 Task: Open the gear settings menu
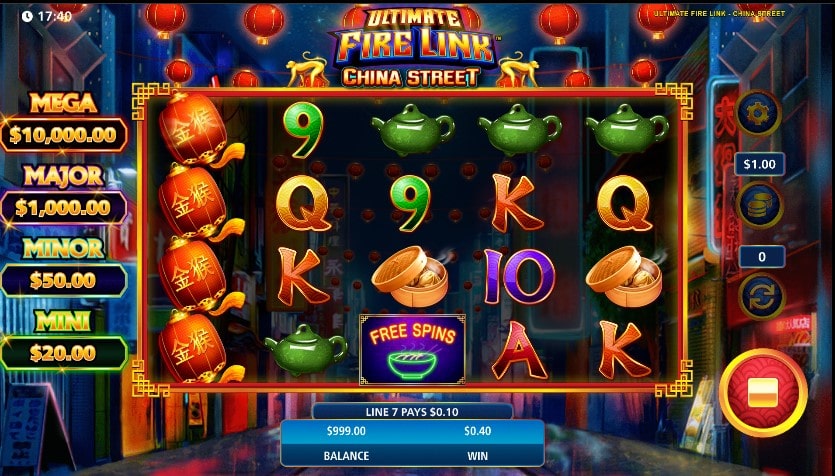click(759, 112)
